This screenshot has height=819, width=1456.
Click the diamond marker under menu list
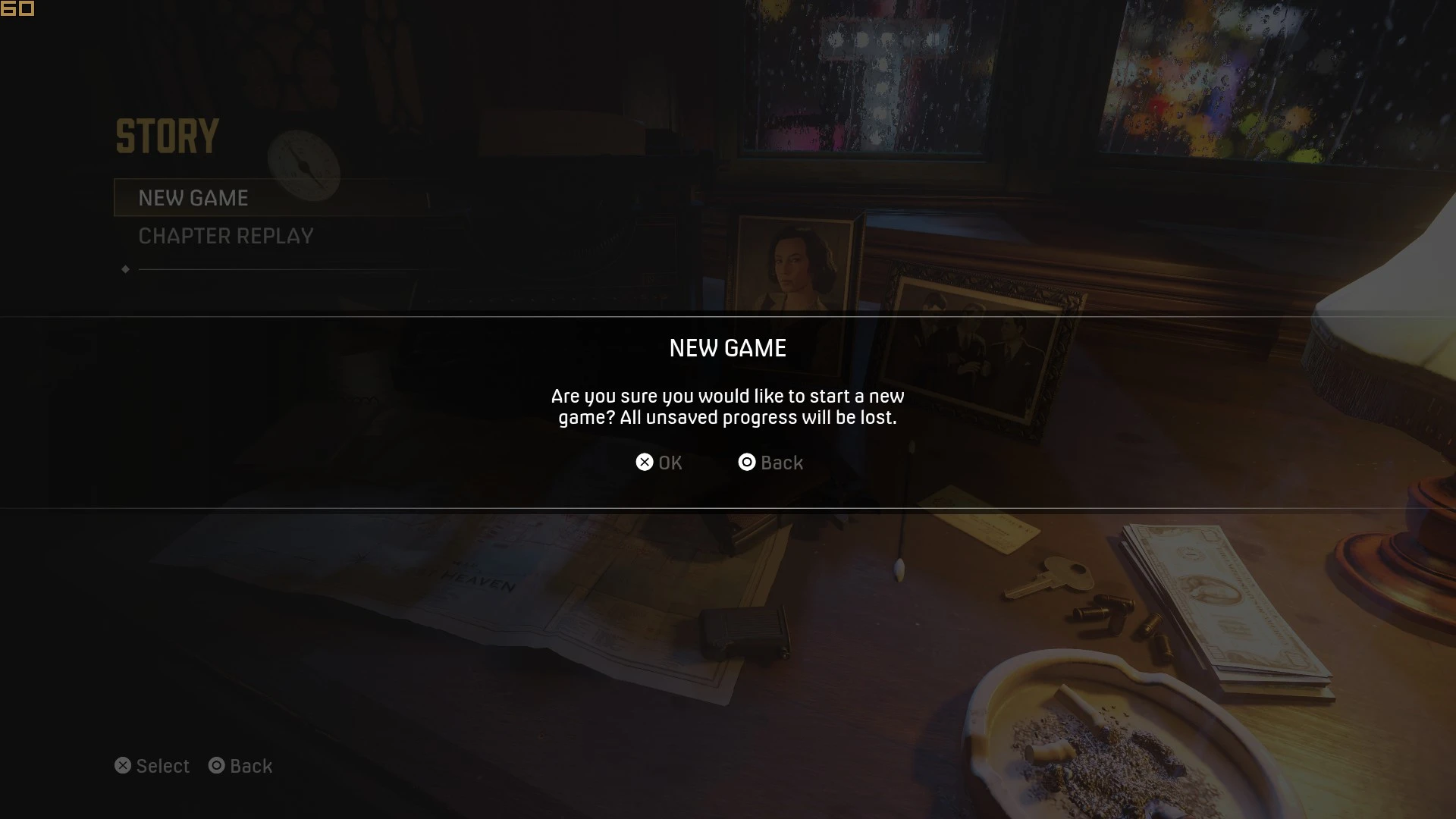pyautogui.click(x=126, y=268)
